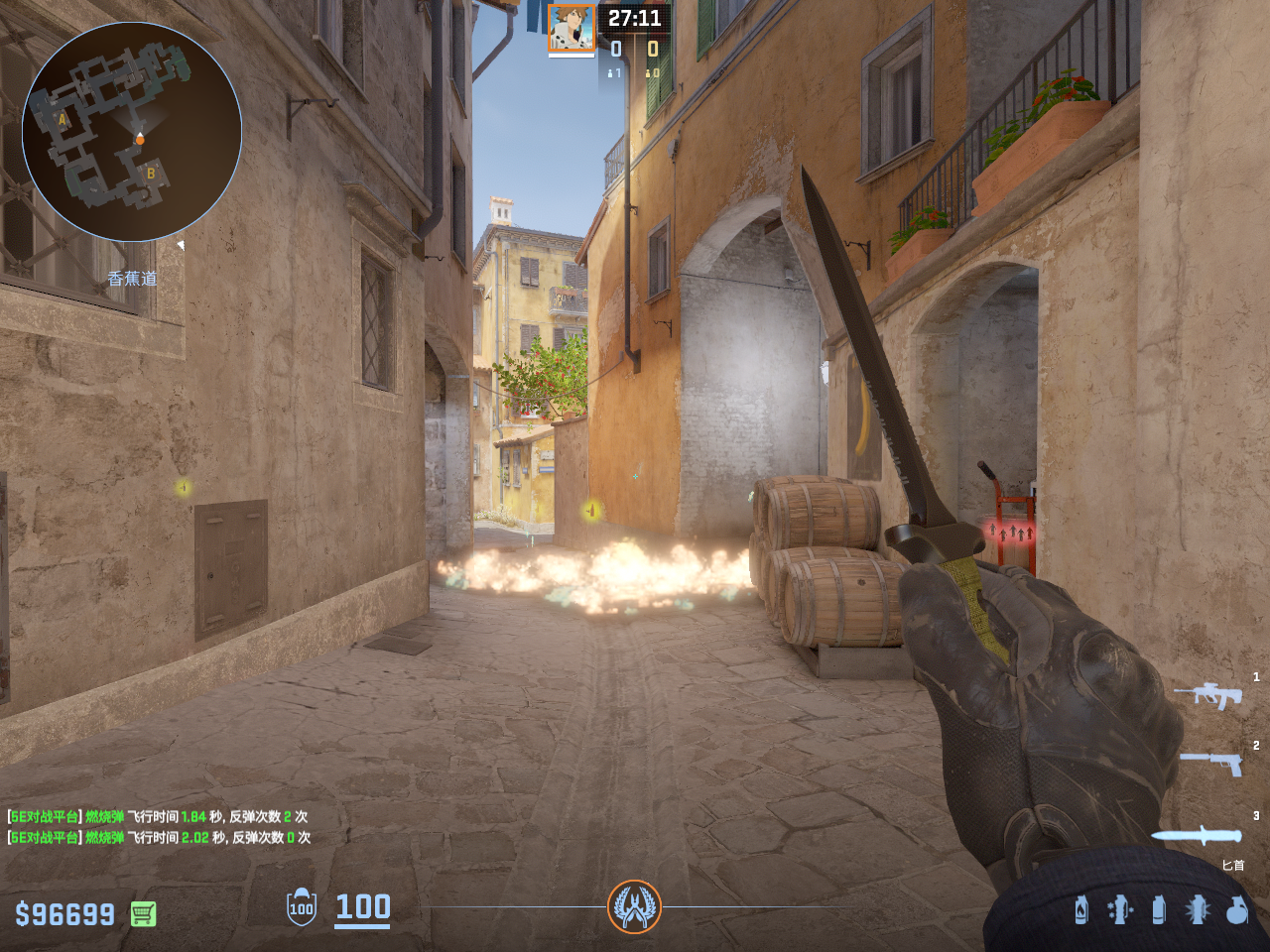The width and height of the screenshot is (1270, 952).
Task: Click the counter-terrorist team emblem
Action: tap(634, 906)
